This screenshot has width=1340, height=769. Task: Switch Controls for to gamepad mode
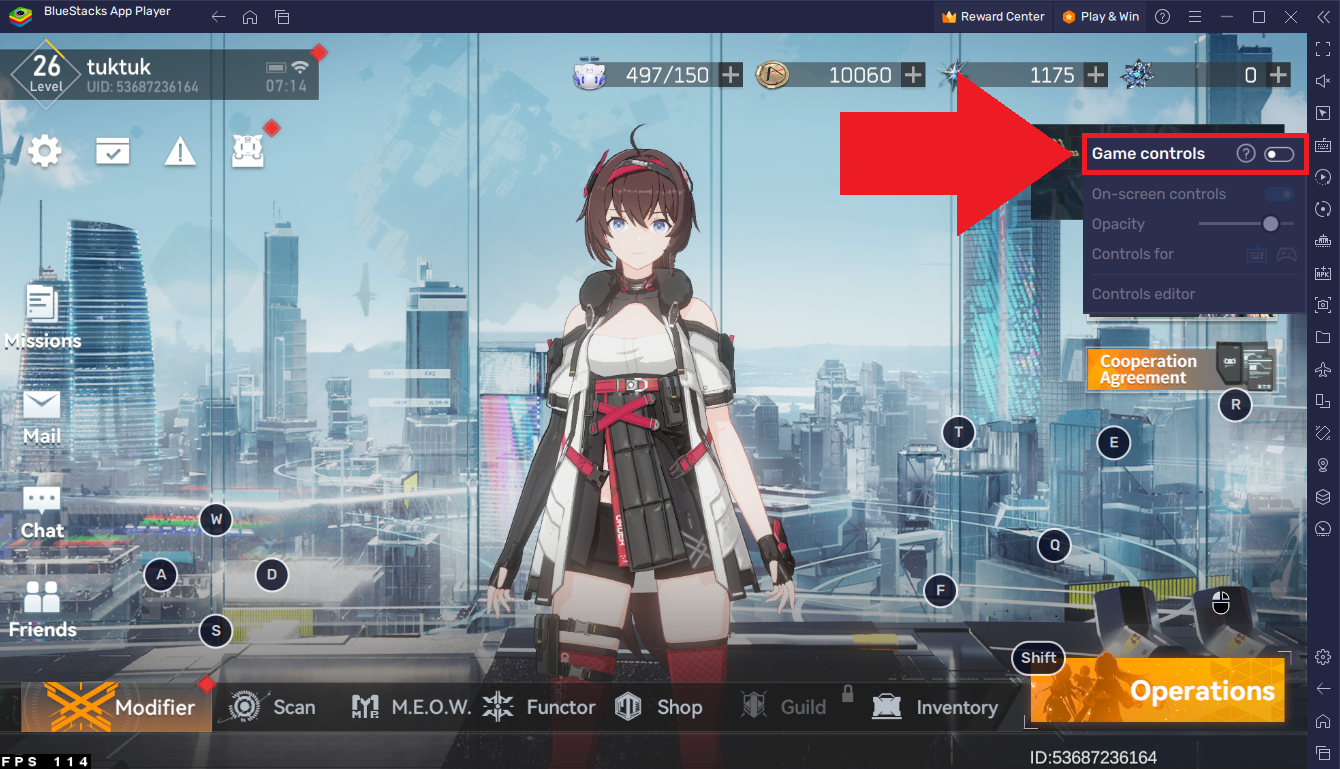tap(1286, 254)
